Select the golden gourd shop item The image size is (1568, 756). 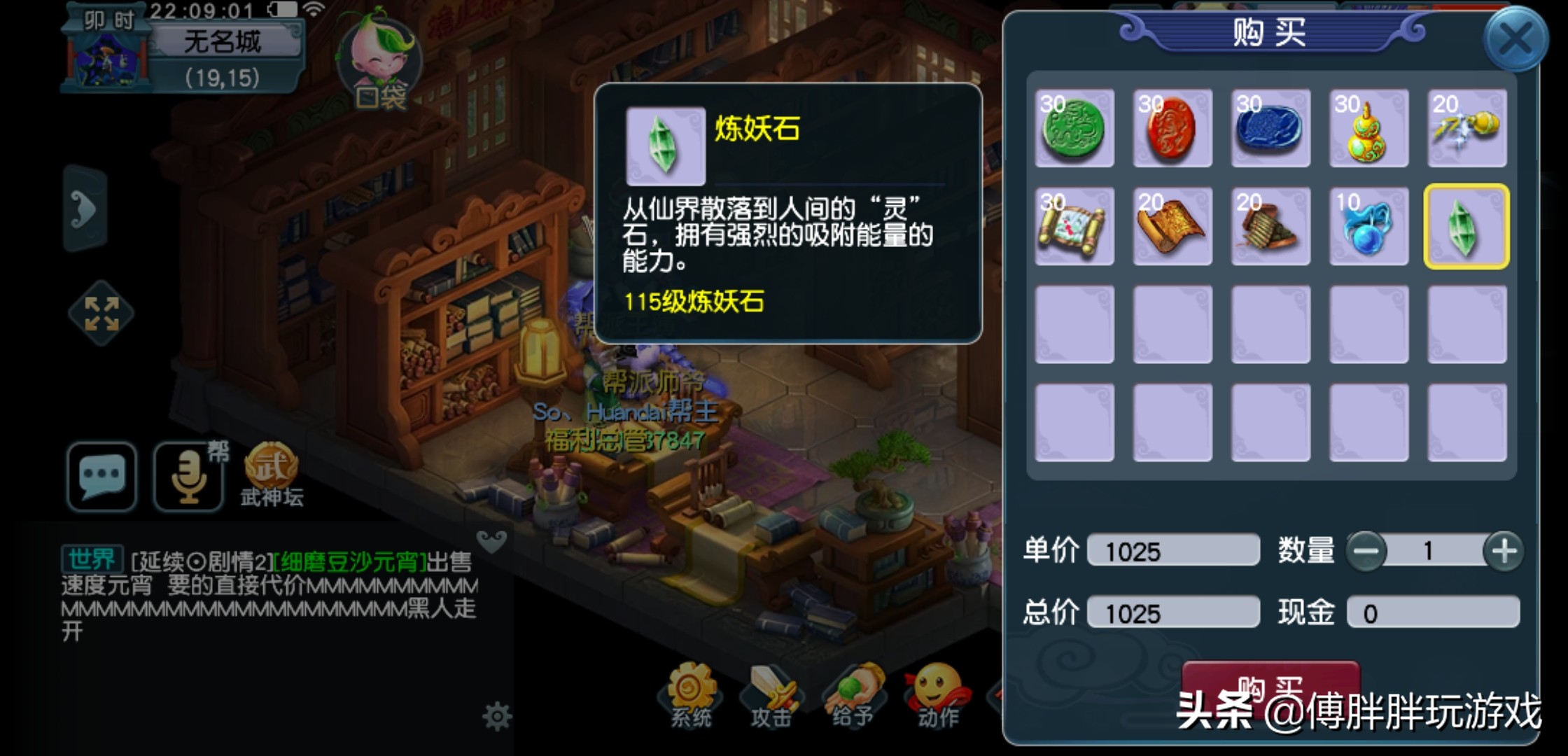[1369, 129]
